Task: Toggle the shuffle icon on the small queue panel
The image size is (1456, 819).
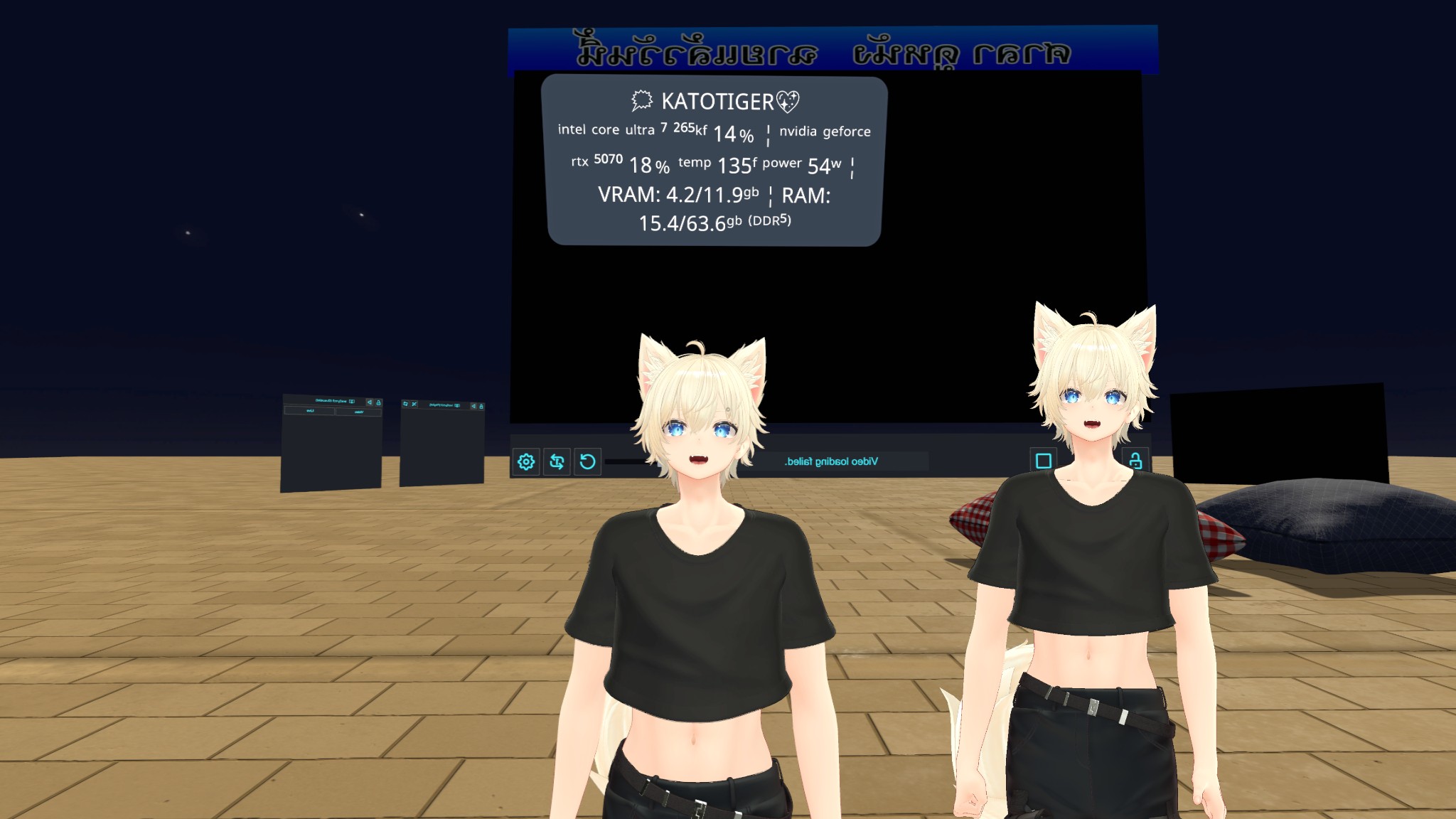Action: 414,404
